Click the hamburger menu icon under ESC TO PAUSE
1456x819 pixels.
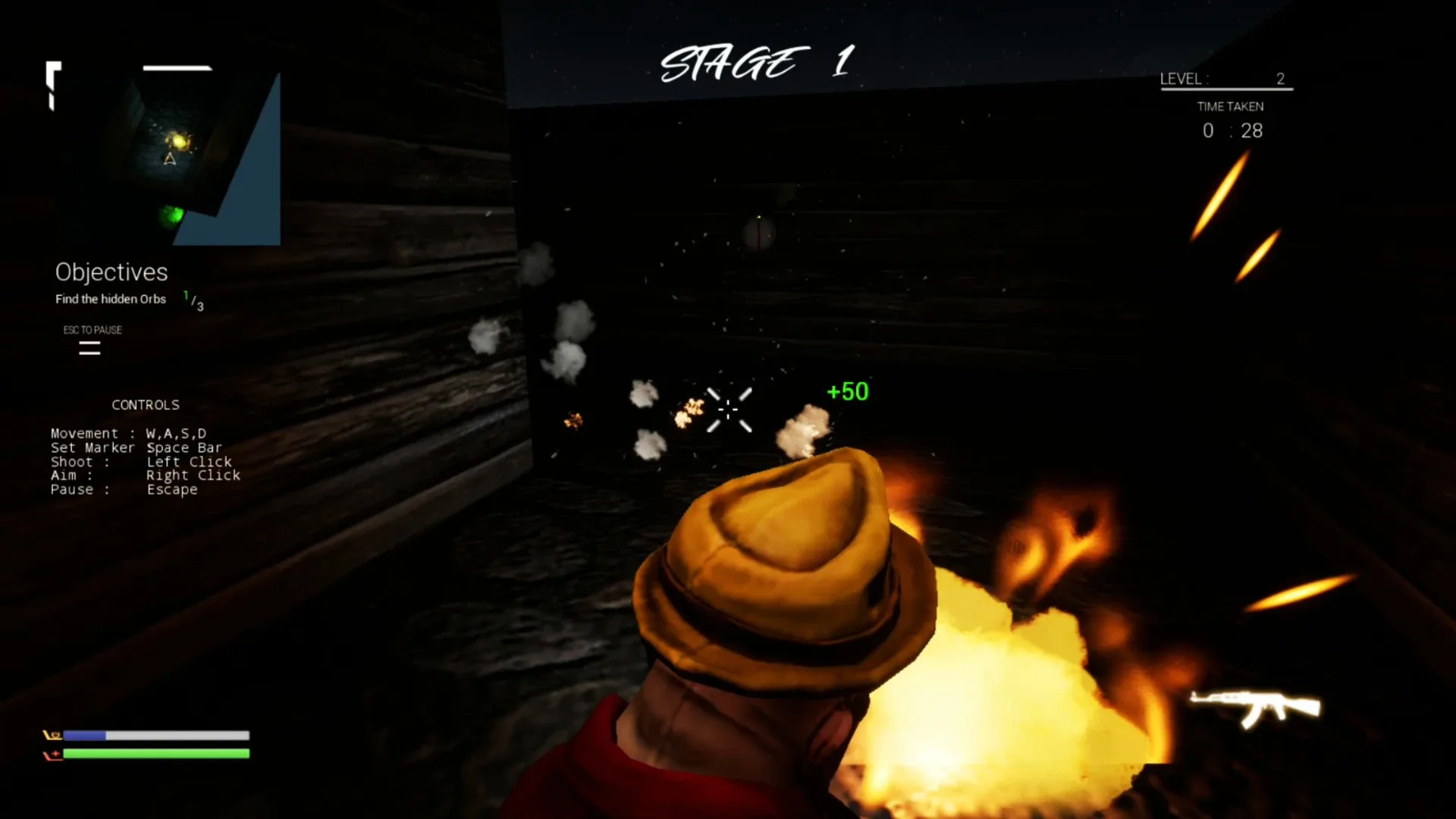[89, 349]
